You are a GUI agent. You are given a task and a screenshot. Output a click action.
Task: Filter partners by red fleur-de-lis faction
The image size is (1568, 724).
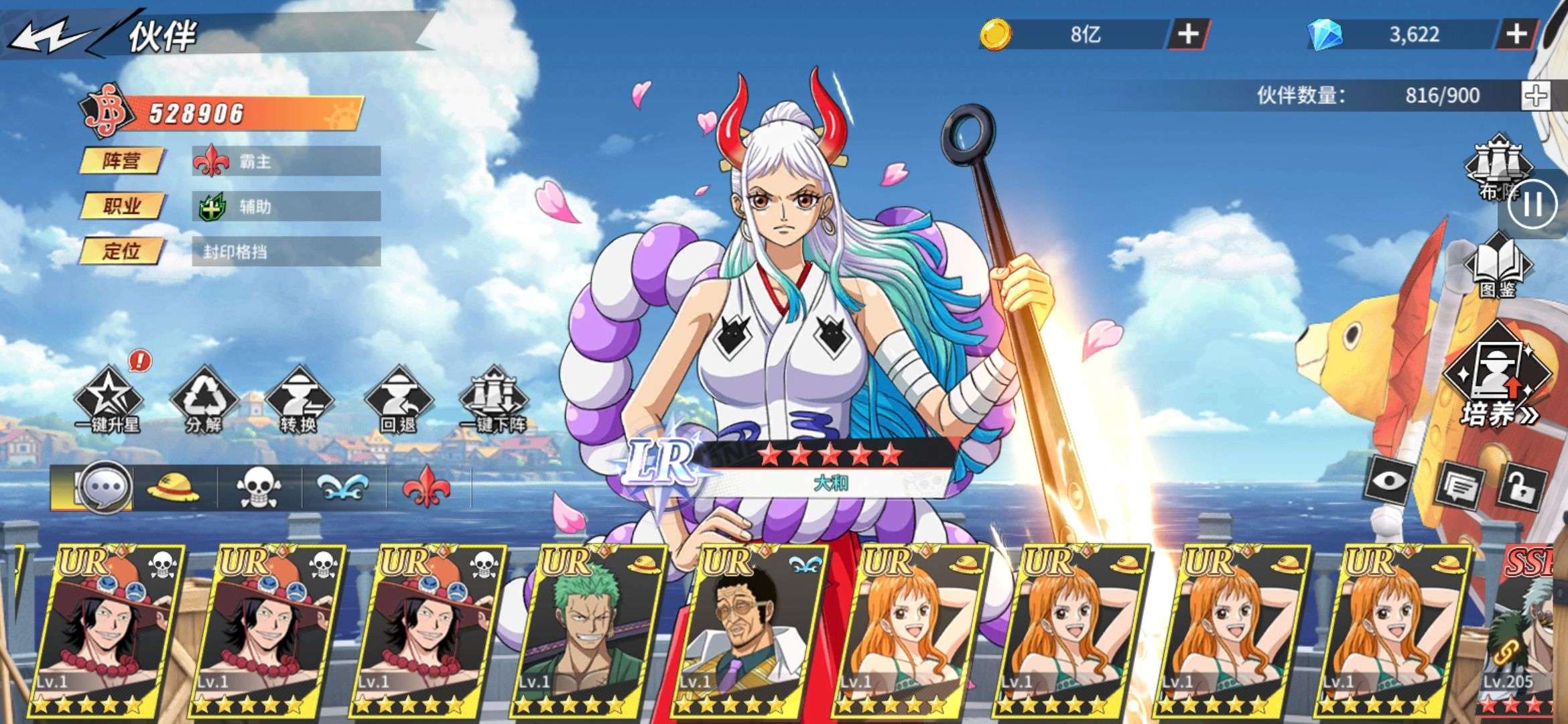point(426,487)
